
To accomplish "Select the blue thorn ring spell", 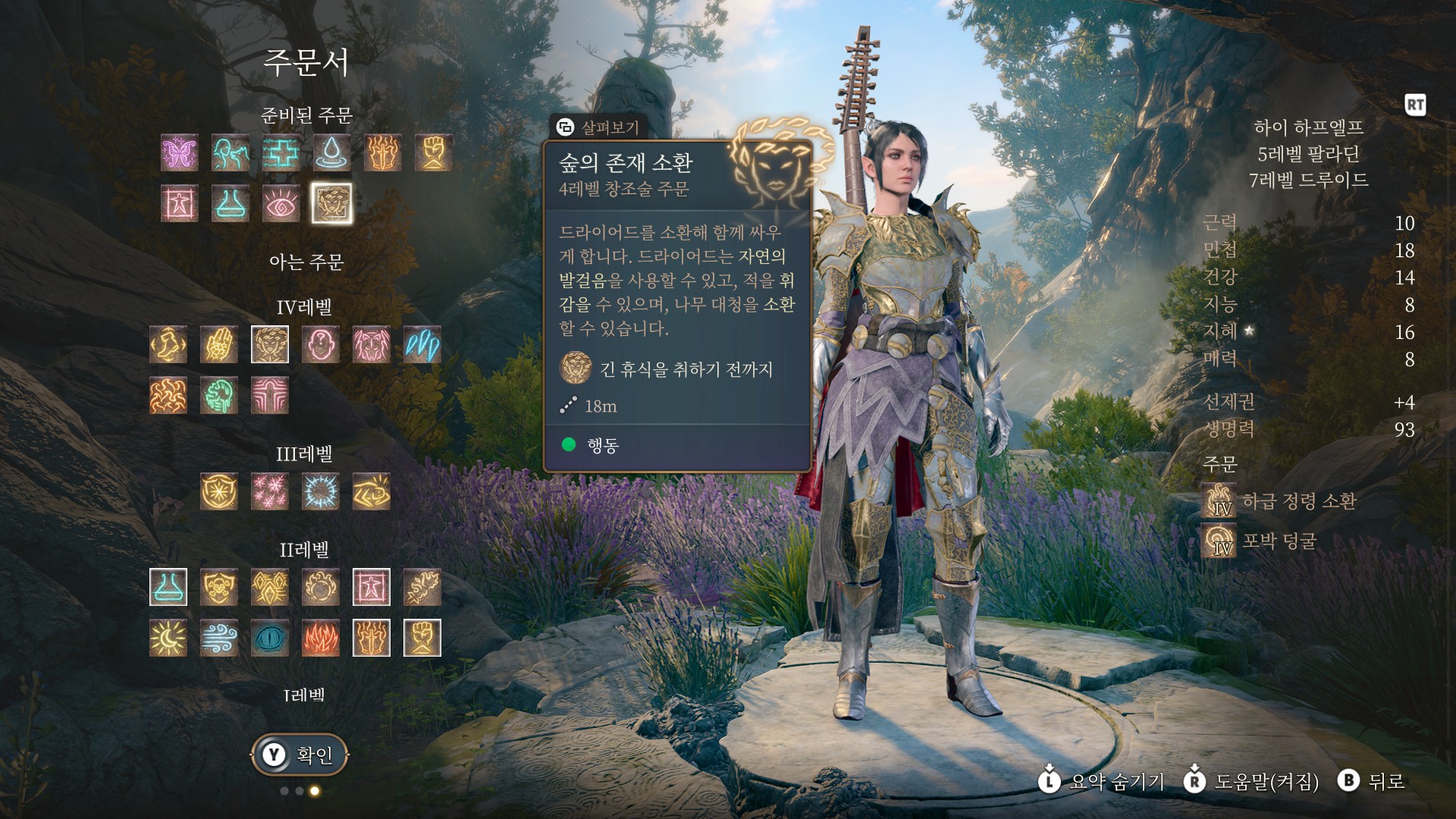I will (320, 491).
